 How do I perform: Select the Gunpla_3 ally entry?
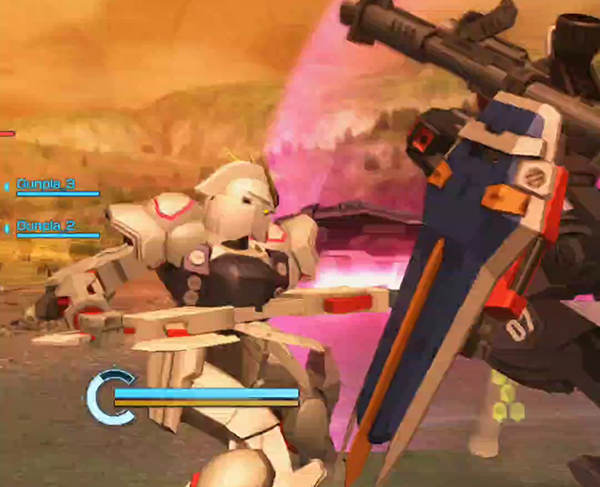pyautogui.click(x=46, y=185)
